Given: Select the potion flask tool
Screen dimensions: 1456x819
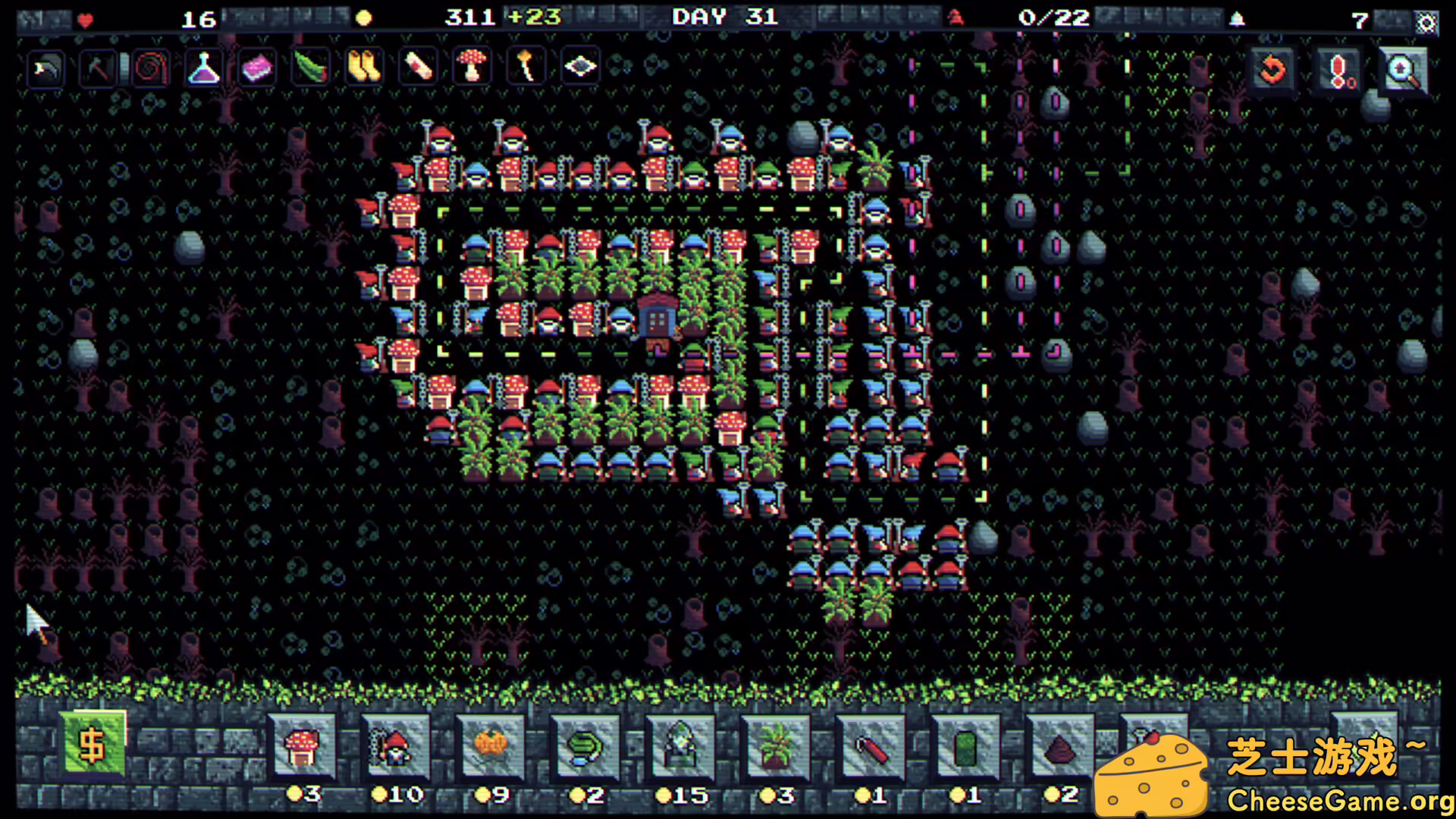Looking at the screenshot, I should click(202, 67).
